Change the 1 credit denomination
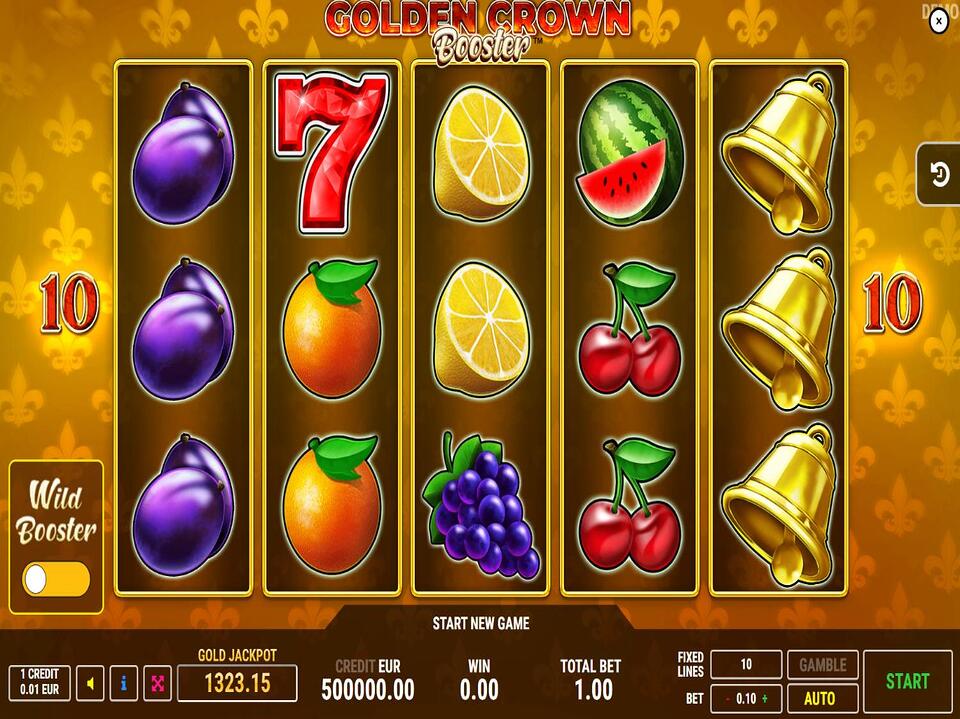Image resolution: width=960 pixels, height=719 pixels. pyautogui.click(x=39, y=684)
